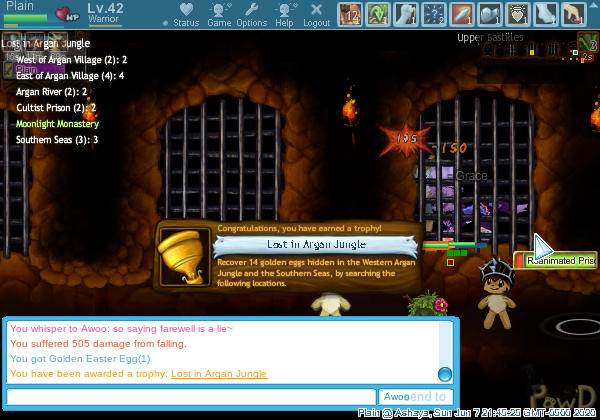Open the Game menu
Viewport: 600px width, 420px height.
(x=219, y=14)
